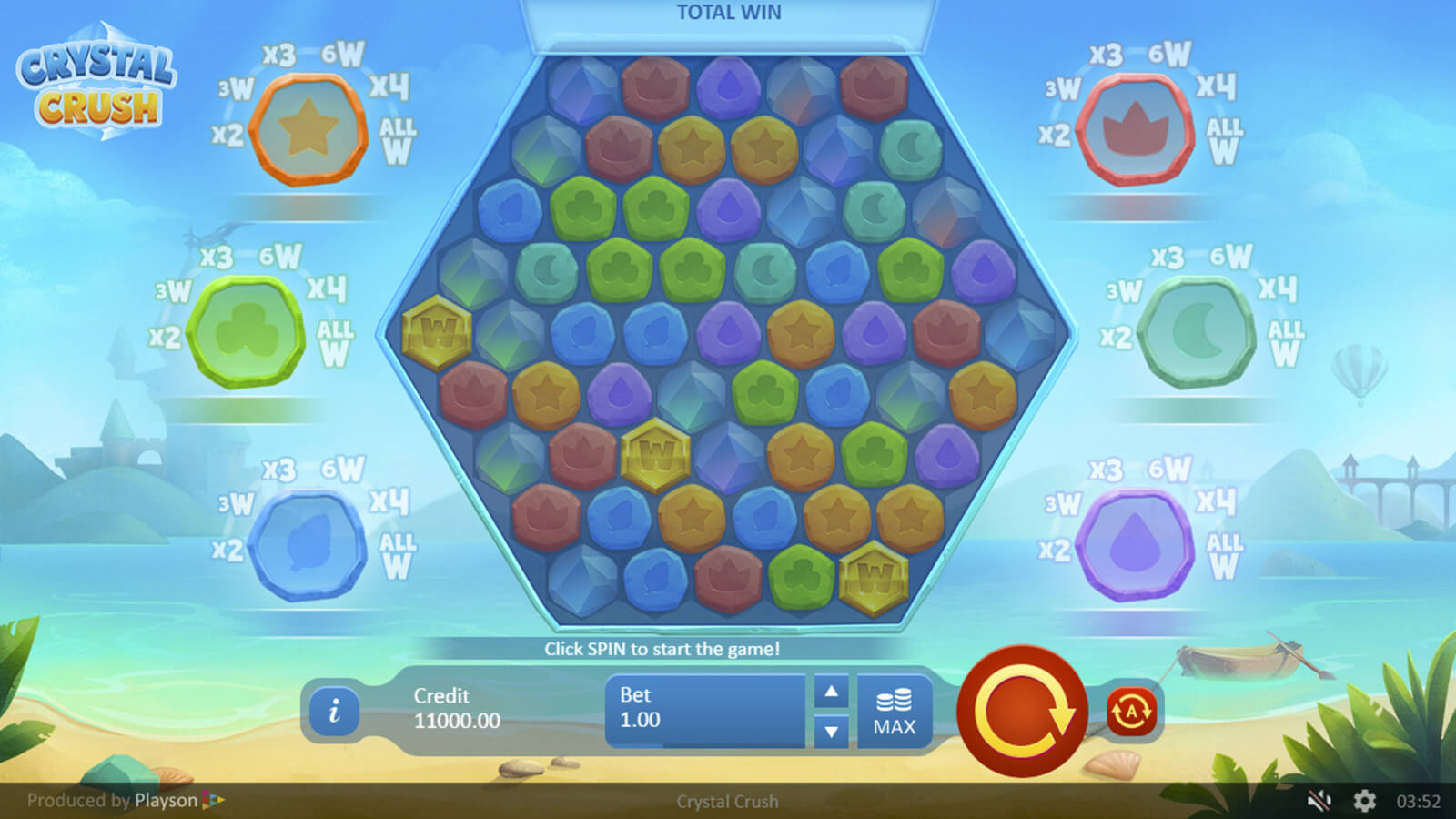Increase the bet with the up arrow
The height and width of the screenshot is (819, 1456).
pos(831,693)
